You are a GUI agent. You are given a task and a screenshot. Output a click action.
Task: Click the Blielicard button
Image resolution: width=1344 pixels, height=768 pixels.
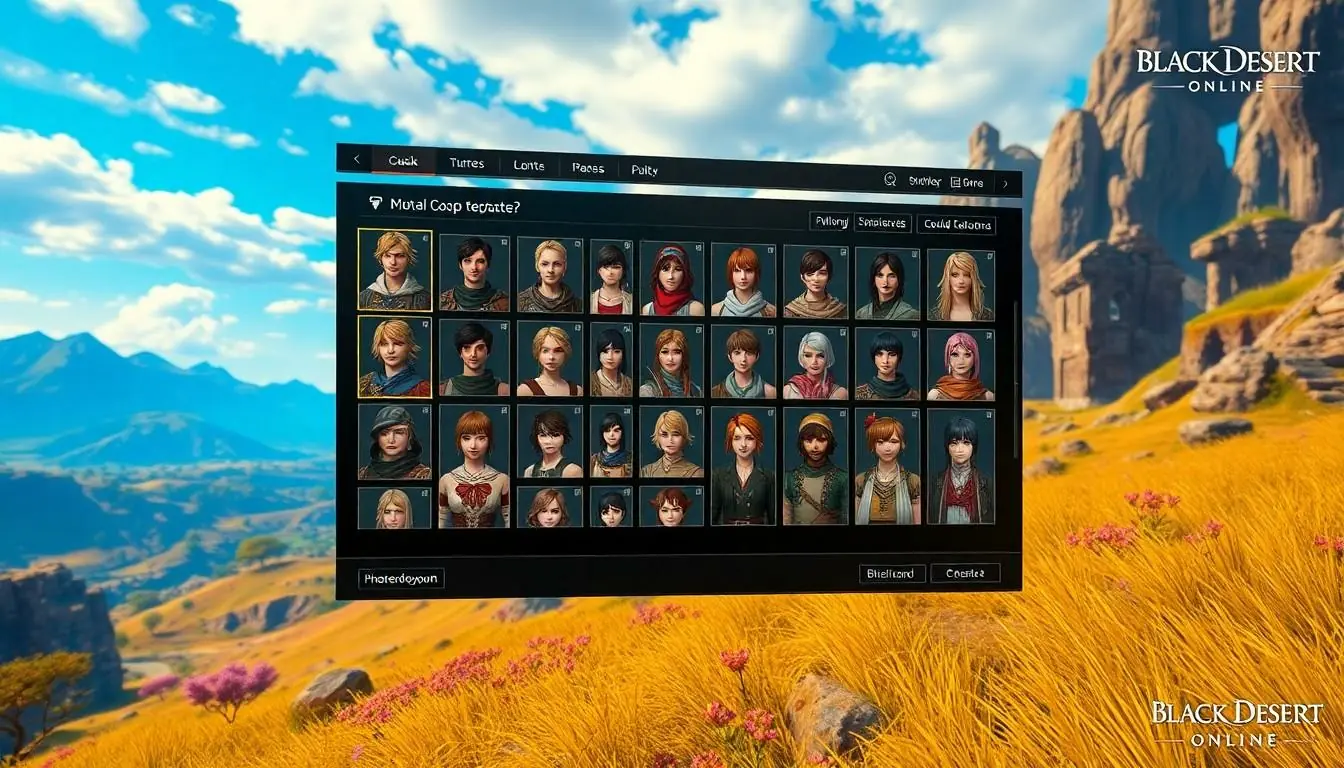[x=892, y=574]
